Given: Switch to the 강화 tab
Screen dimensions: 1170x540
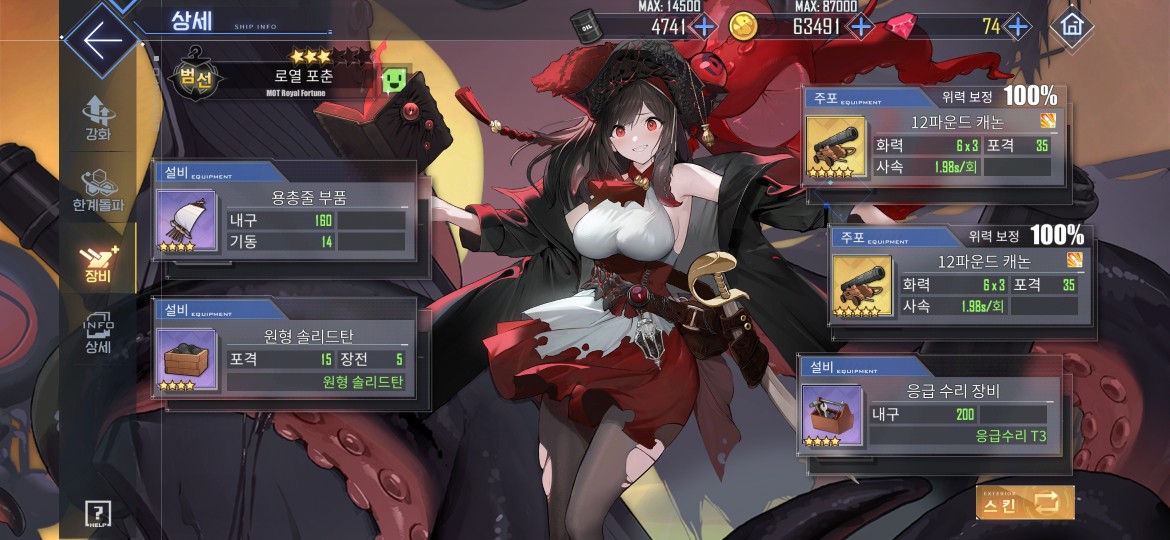Looking at the screenshot, I should point(98,118).
